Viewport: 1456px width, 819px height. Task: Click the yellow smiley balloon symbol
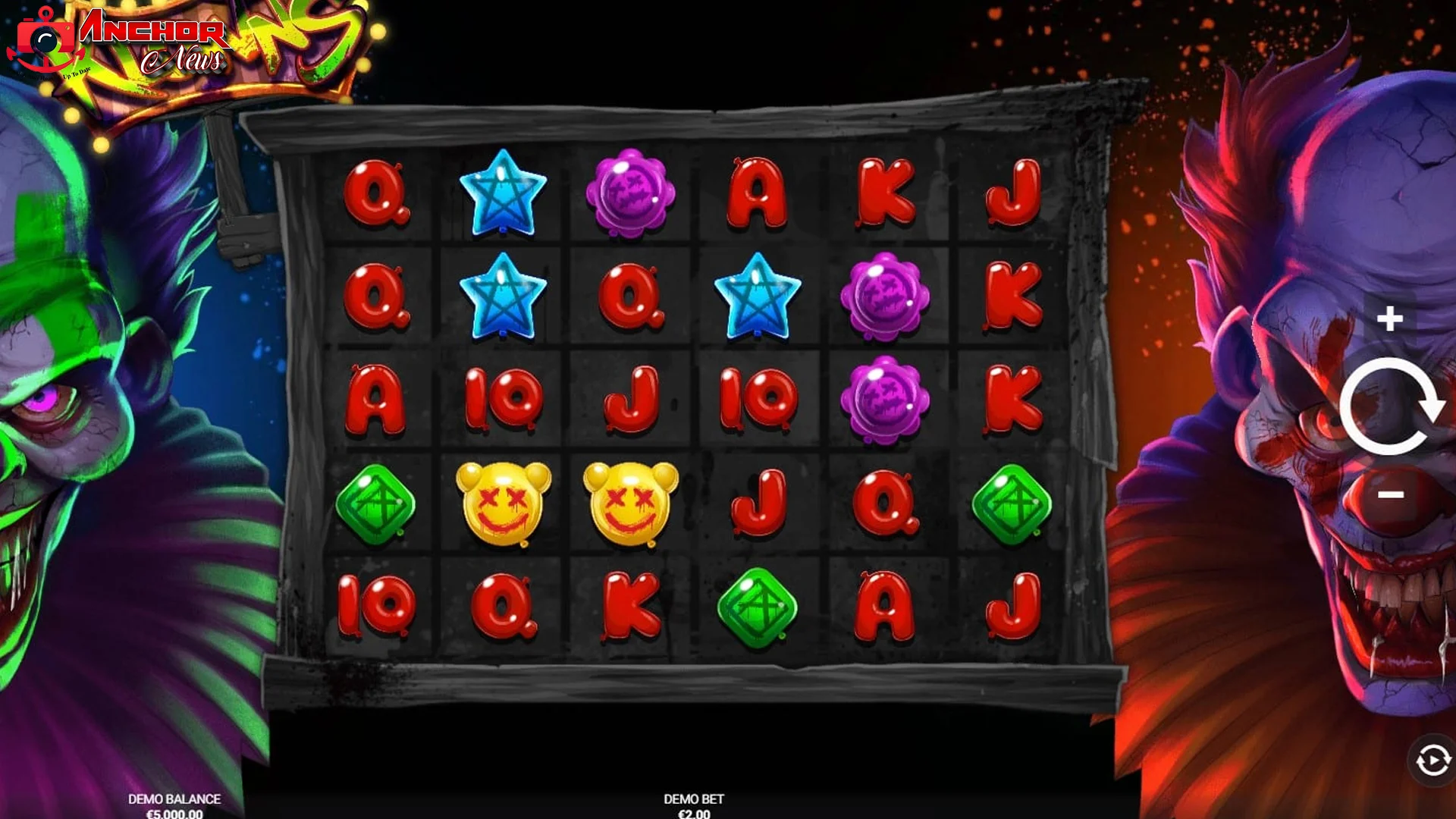pyautogui.click(x=504, y=500)
